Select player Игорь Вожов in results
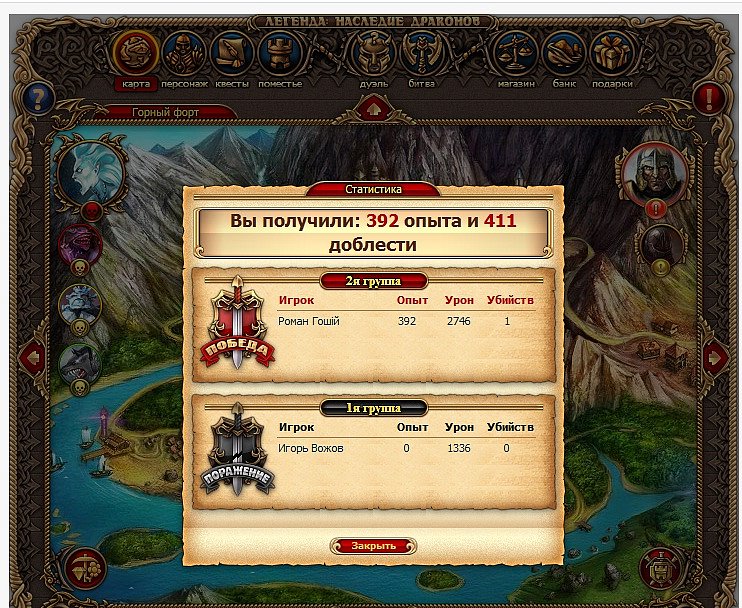The image size is (742, 608). click(311, 448)
